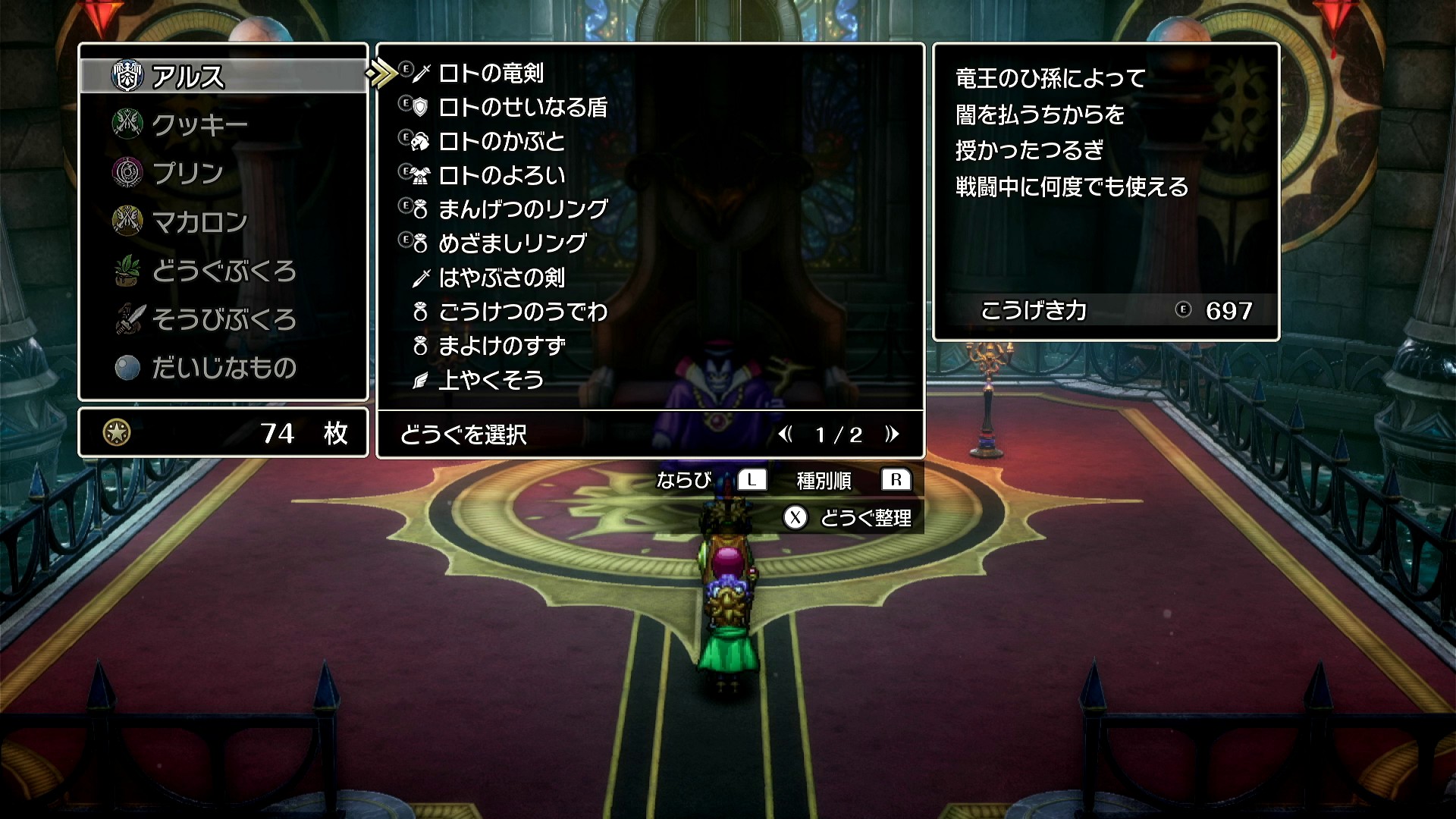
Task: Pick マカロン from the party list
Action: (x=199, y=221)
